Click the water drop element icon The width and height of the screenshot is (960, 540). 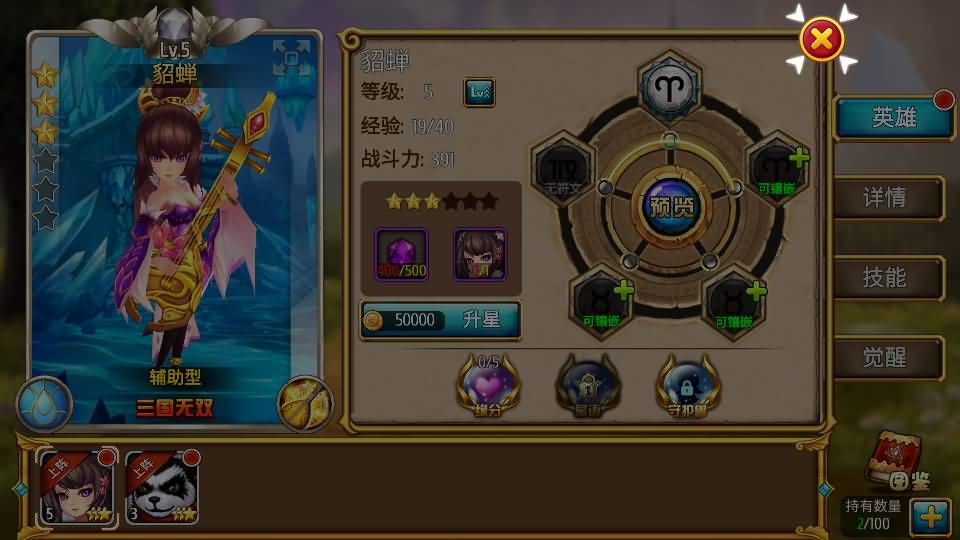pyautogui.click(x=44, y=404)
